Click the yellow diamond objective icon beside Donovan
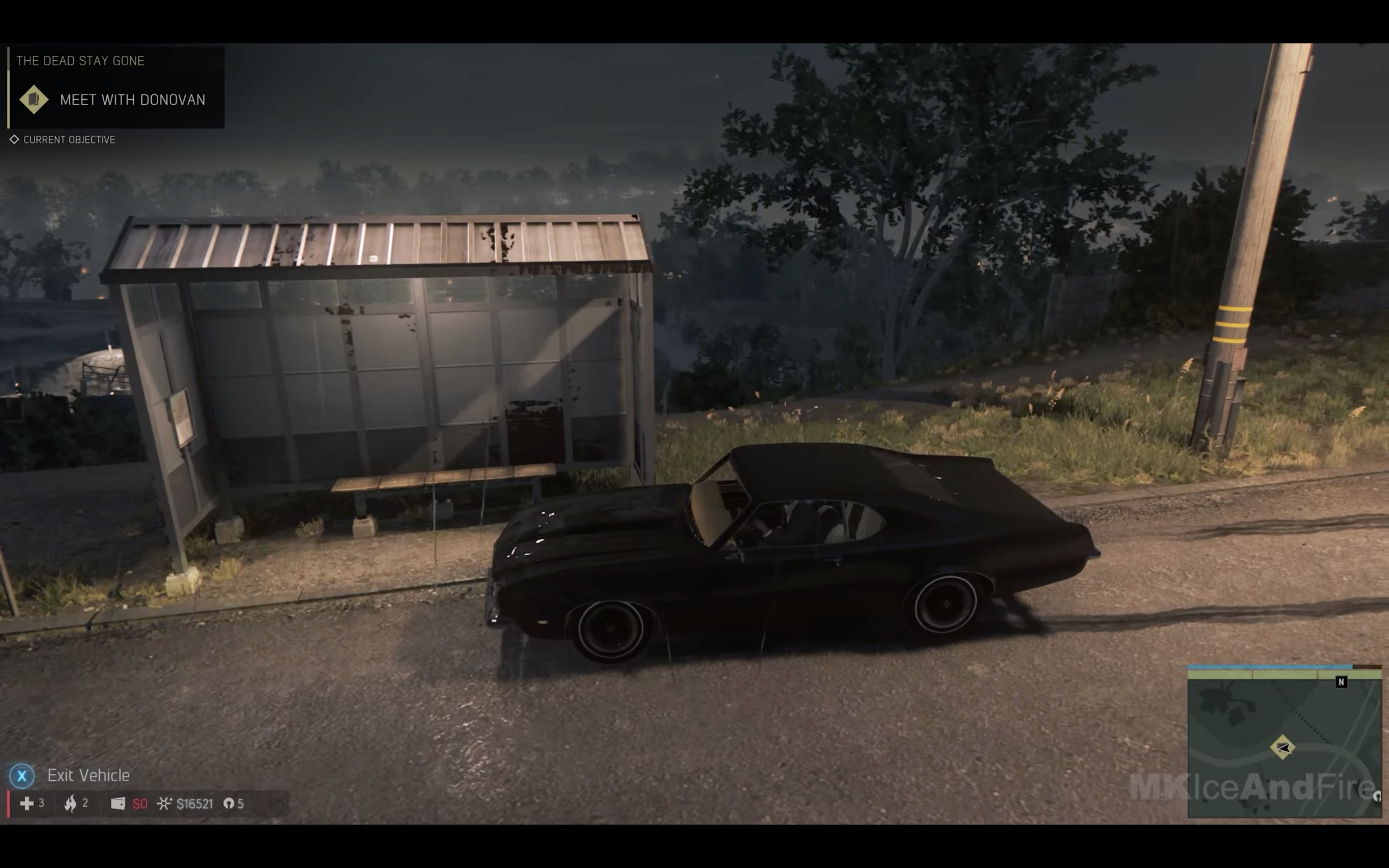Image resolution: width=1389 pixels, height=868 pixels. [34, 99]
